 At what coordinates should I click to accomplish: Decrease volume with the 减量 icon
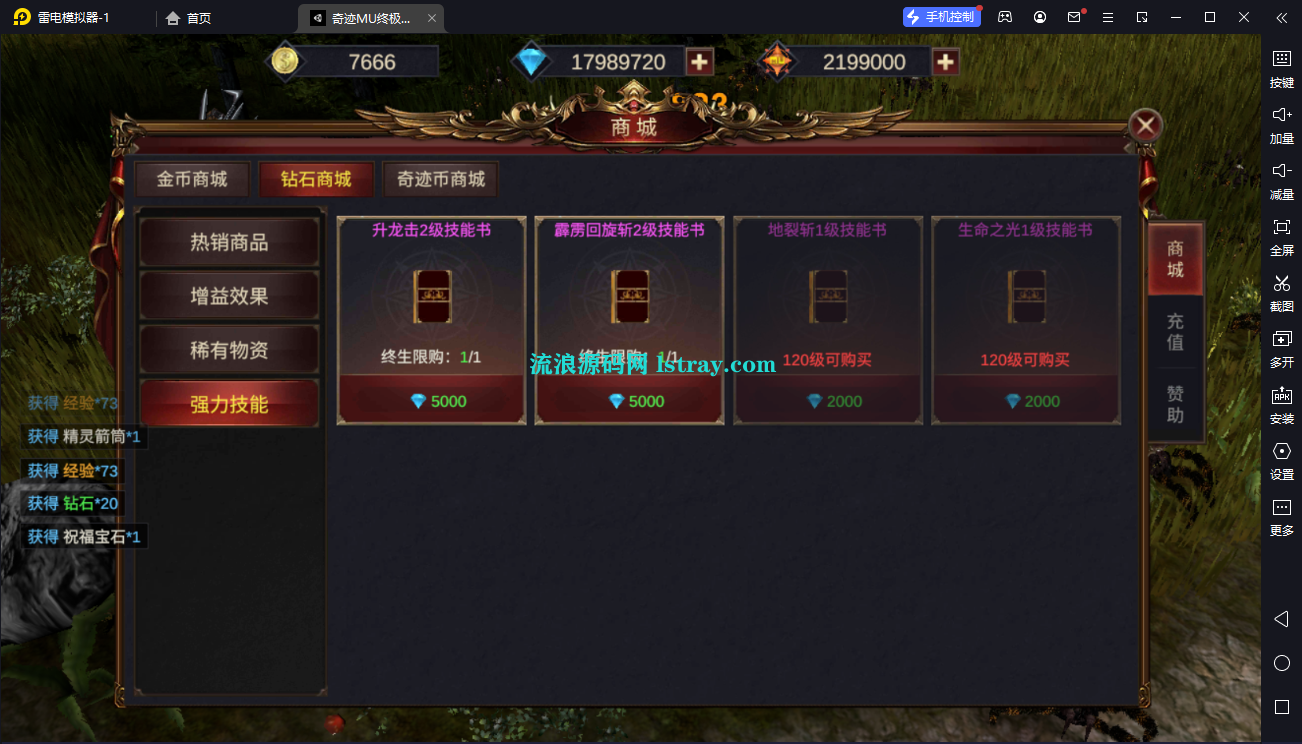click(x=1281, y=182)
